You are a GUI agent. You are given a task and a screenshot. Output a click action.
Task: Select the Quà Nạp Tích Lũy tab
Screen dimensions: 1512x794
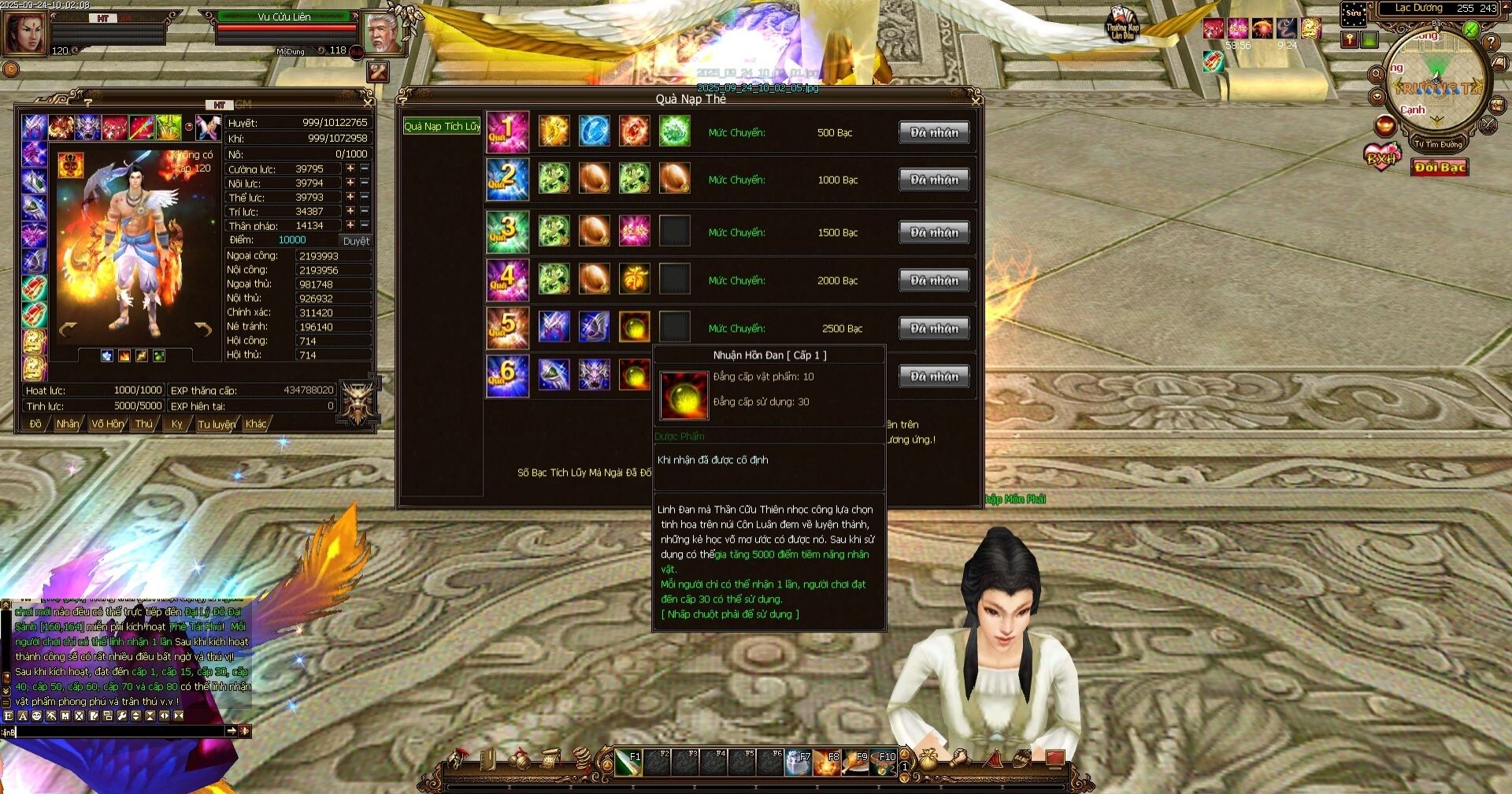click(442, 126)
